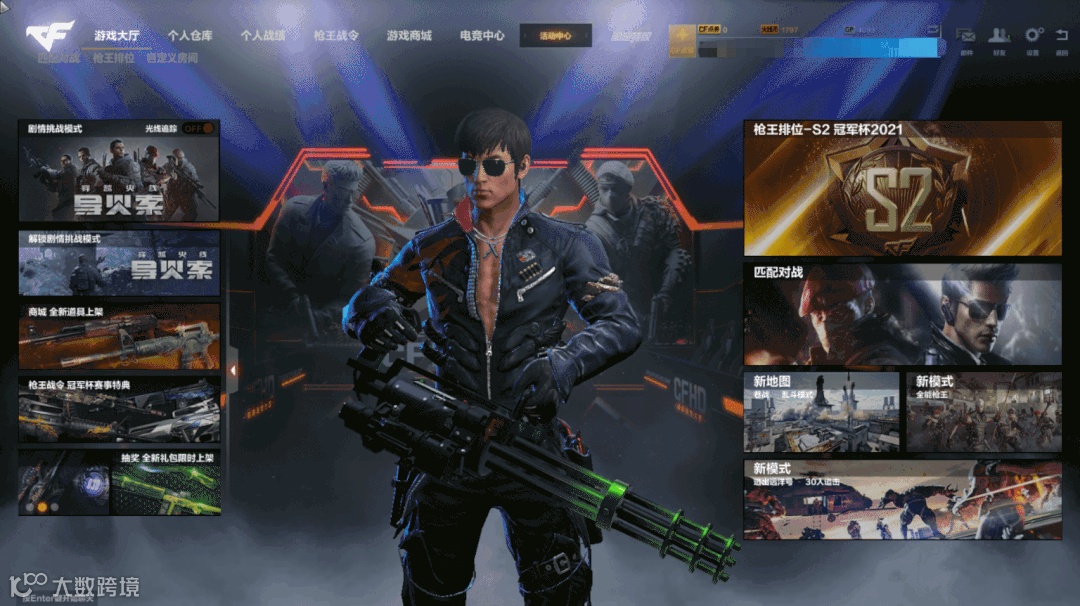Screen dimensions: 1080x606
Task: Open the 个人战绩 personal record tab
Action: [x=263, y=36]
